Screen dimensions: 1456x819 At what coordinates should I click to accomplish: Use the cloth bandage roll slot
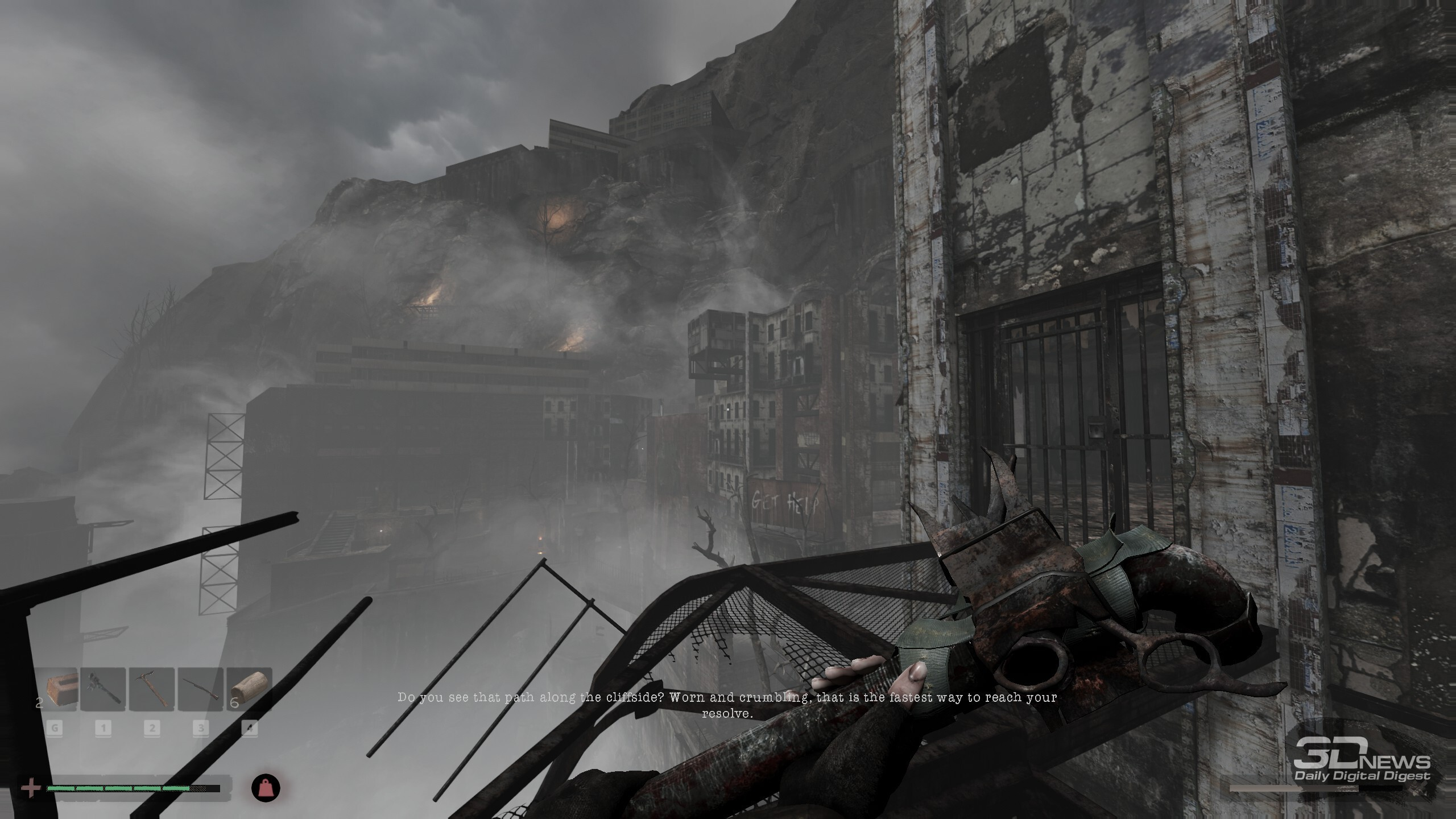249,689
